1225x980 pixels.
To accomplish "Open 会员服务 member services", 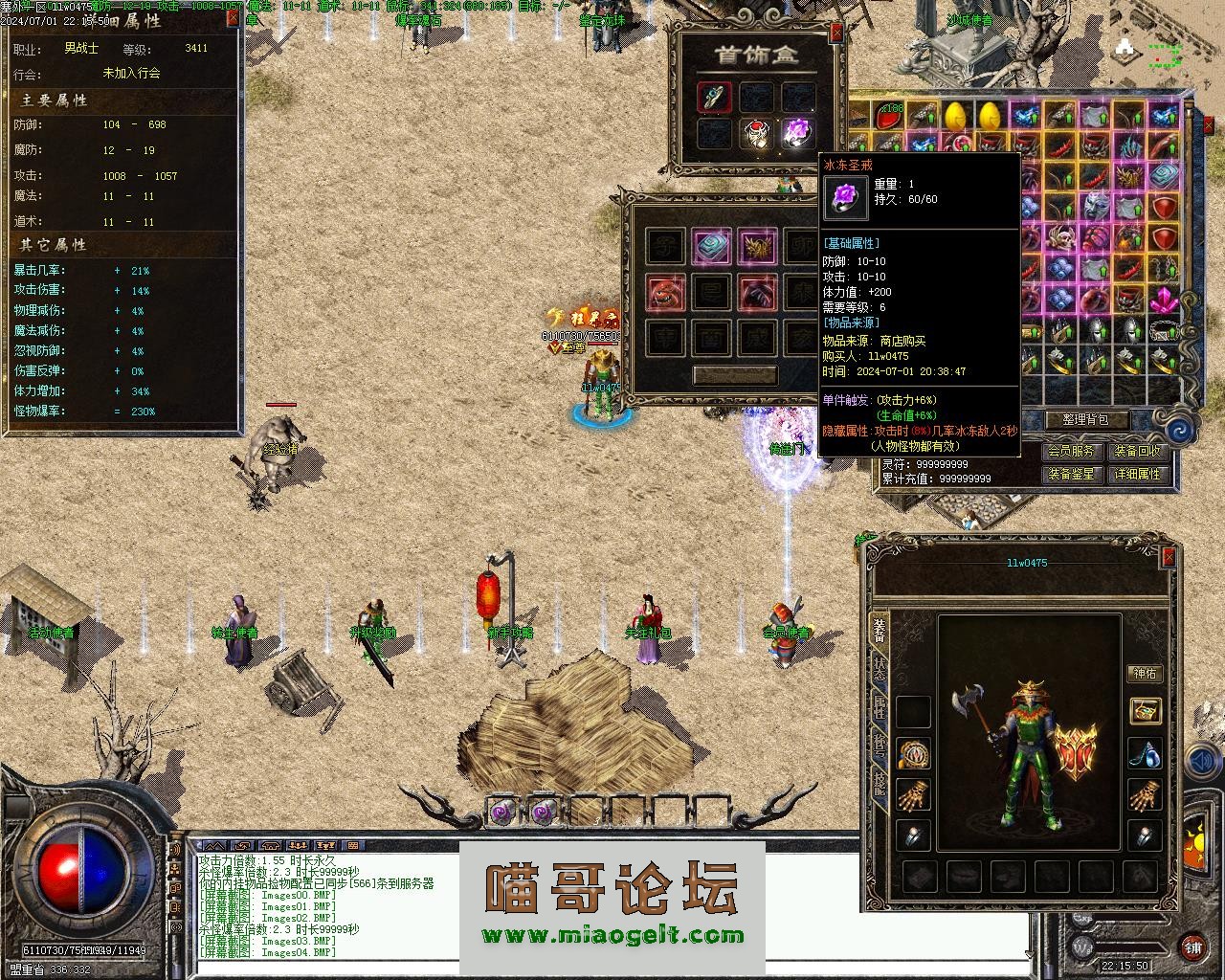I will [1070, 451].
